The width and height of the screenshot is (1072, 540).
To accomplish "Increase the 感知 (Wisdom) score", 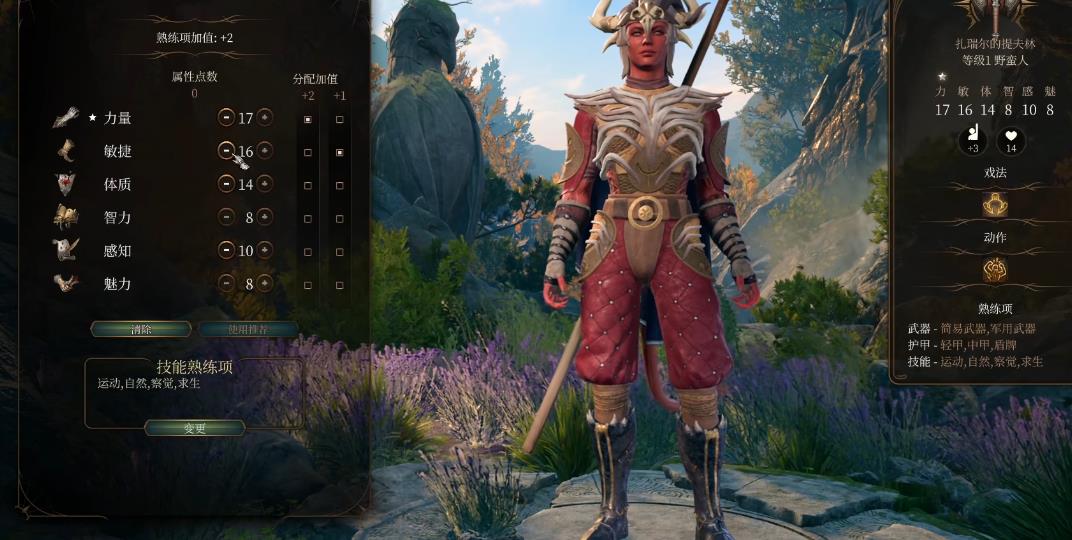I will [x=265, y=250].
